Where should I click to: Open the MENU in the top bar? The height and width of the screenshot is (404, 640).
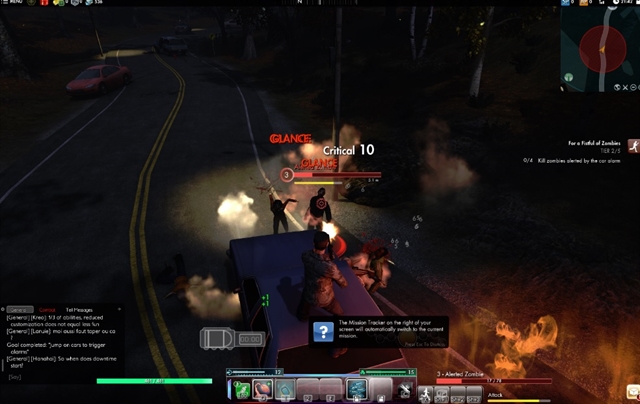pyautogui.click(x=16, y=3)
